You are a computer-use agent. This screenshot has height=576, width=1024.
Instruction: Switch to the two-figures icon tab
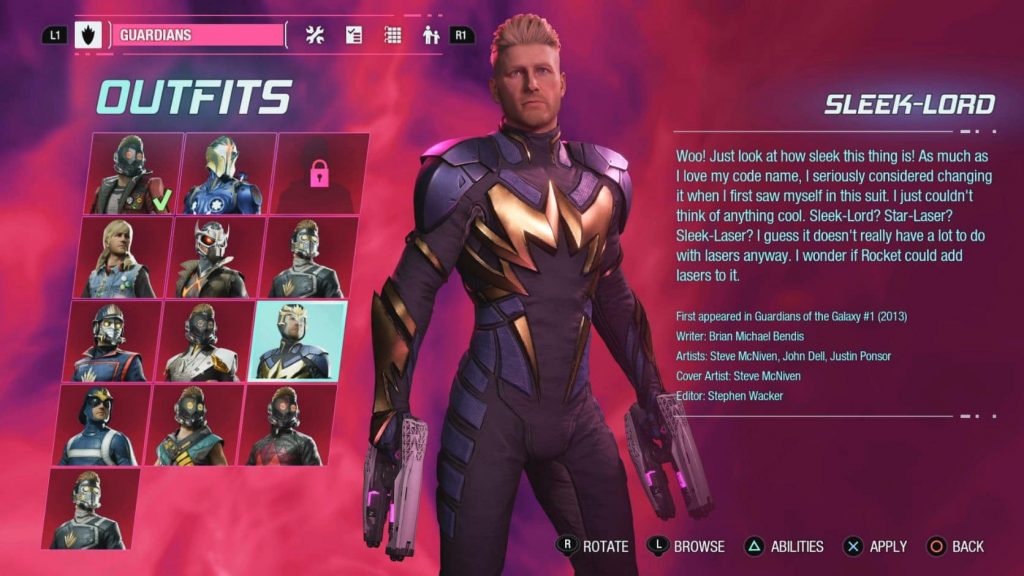point(431,35)
